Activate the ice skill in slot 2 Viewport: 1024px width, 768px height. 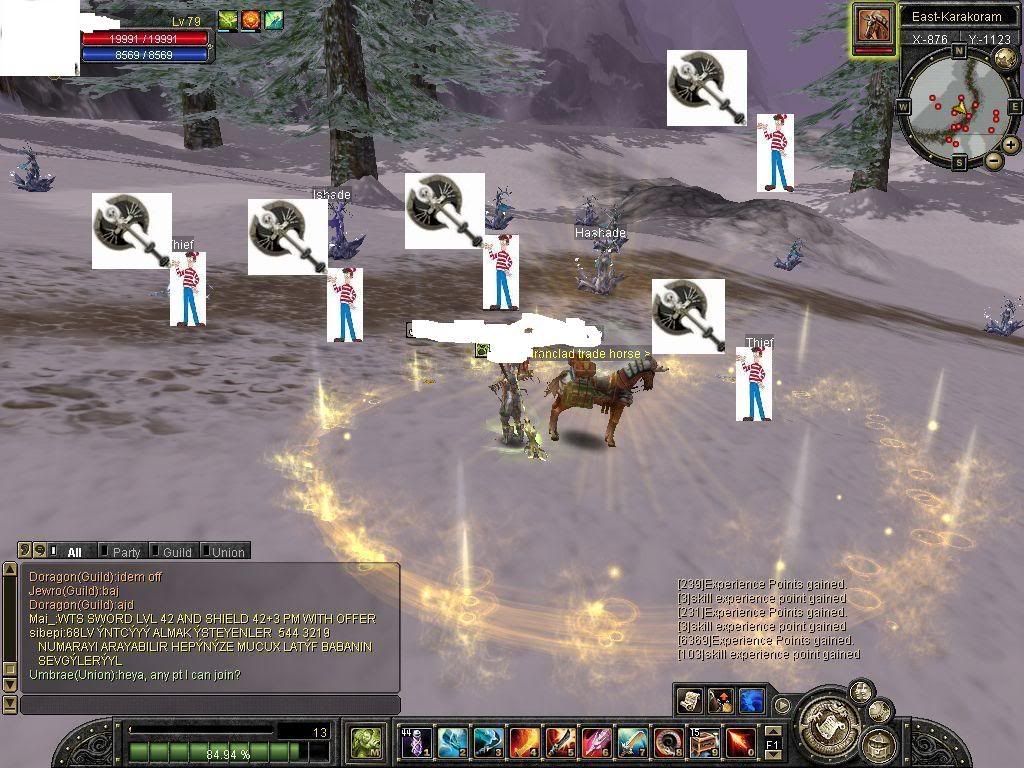pyautogui.click(x=453, y=742)
